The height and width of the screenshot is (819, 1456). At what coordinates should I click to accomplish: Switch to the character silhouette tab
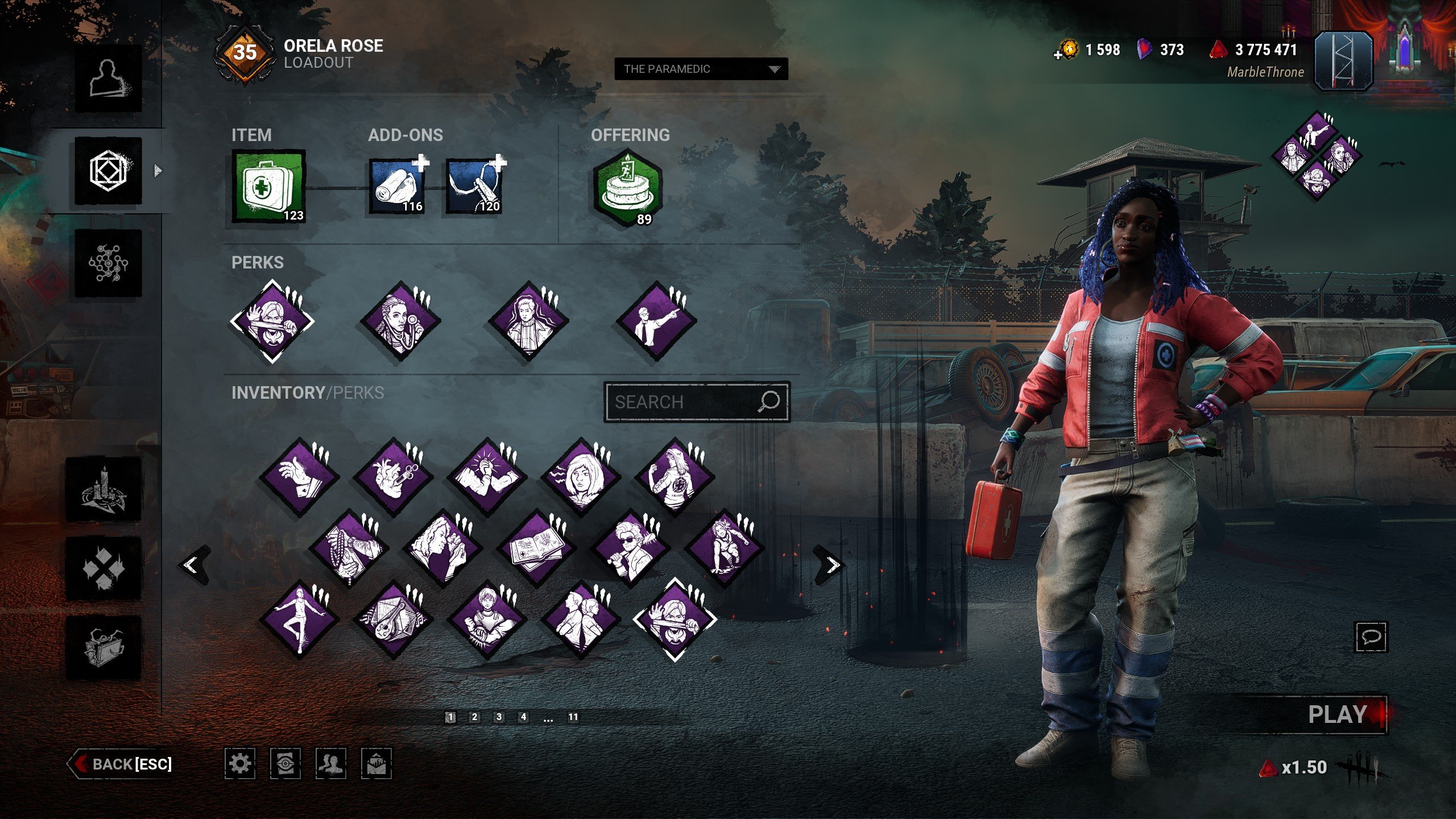tap(108, 79)
